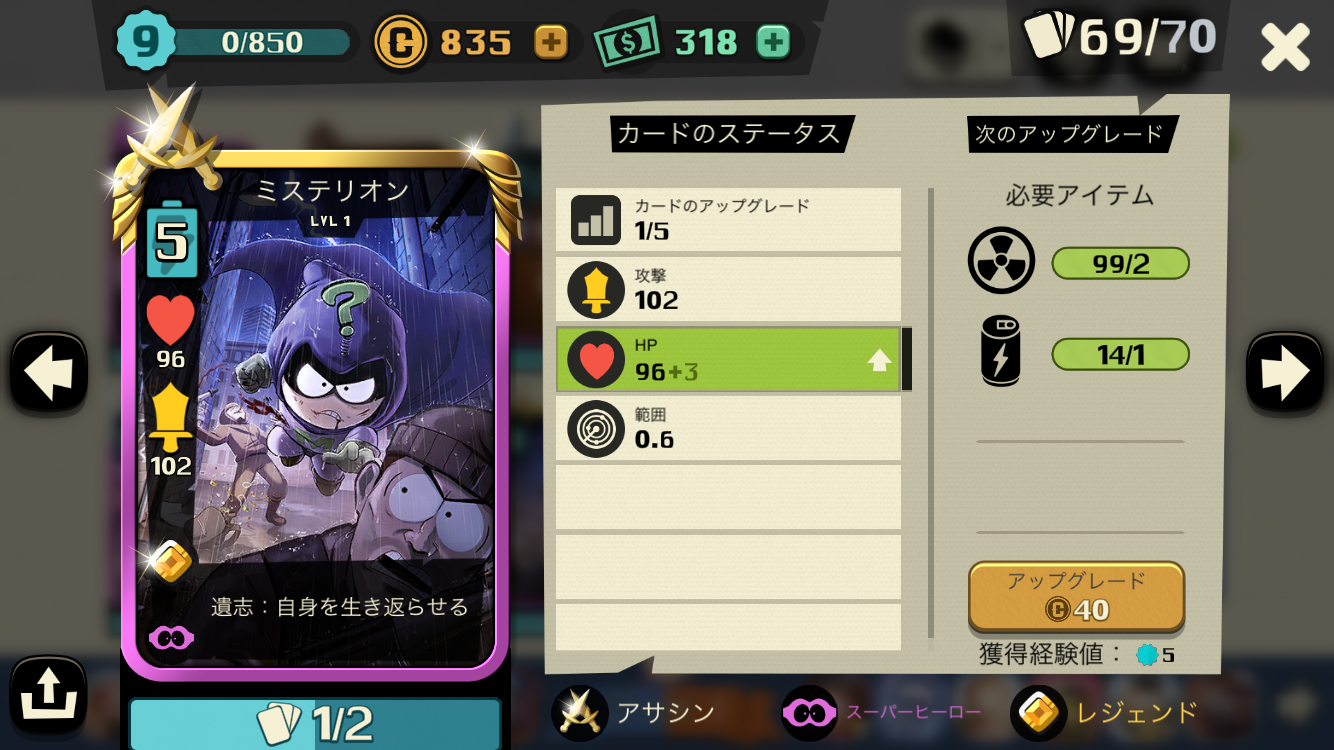Tap the level 9 player badge

[x=146, y=41]
